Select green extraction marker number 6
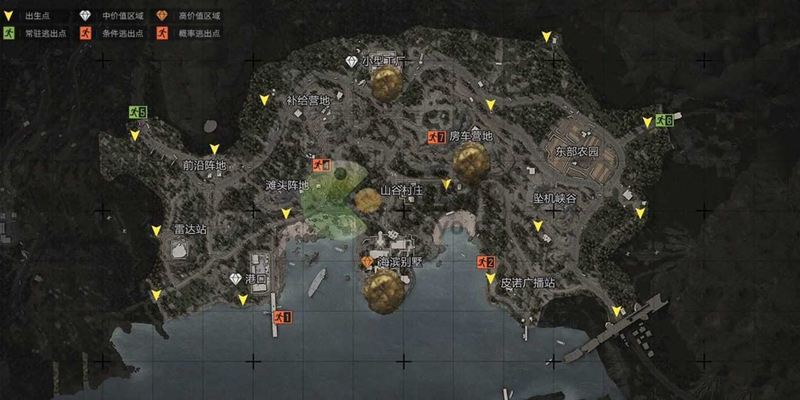The image size is (800, 400). pyautogui.click(x=664, y=121)
